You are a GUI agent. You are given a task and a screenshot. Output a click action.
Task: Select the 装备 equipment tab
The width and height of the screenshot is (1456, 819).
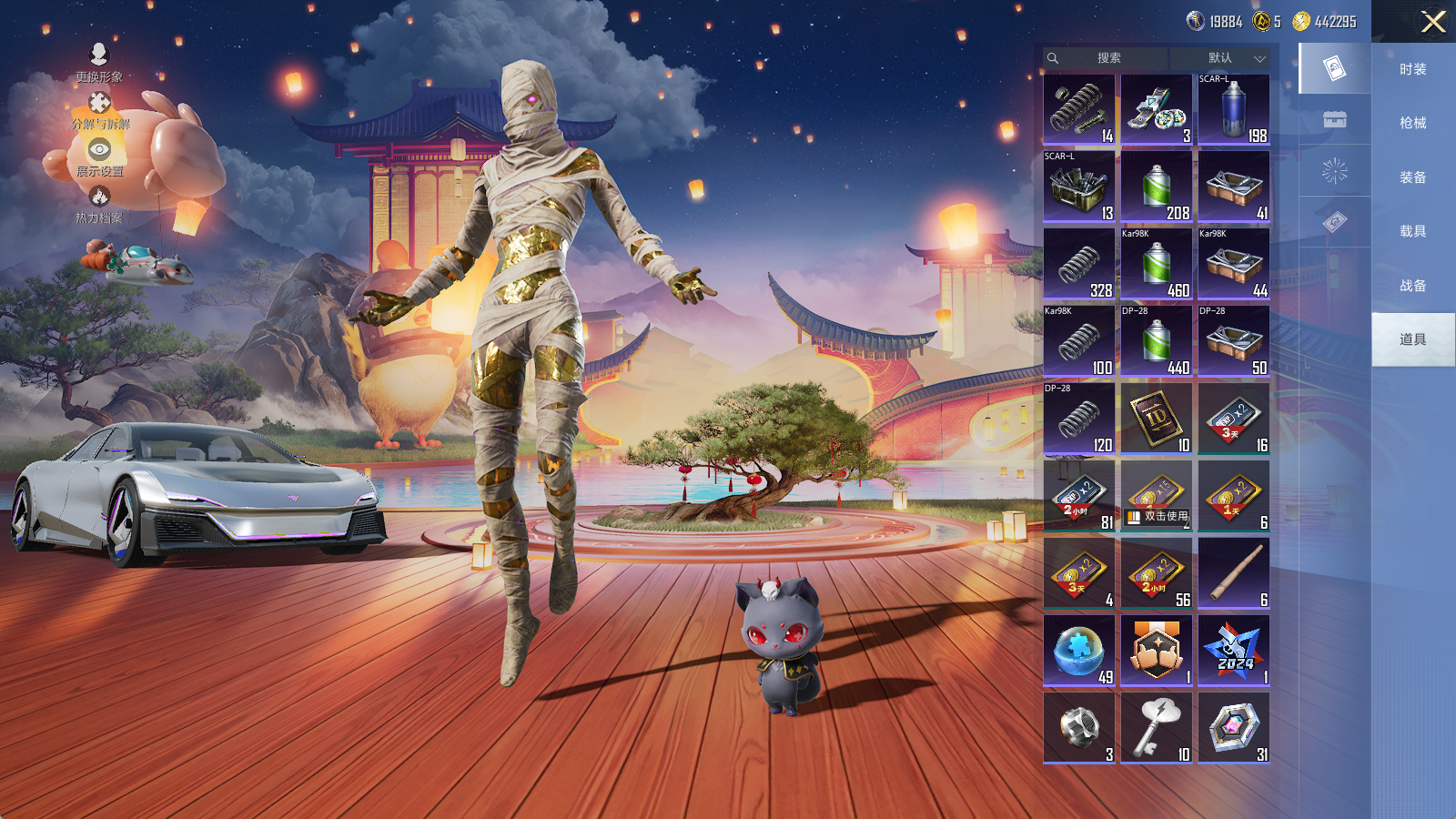pos(1412,177)
